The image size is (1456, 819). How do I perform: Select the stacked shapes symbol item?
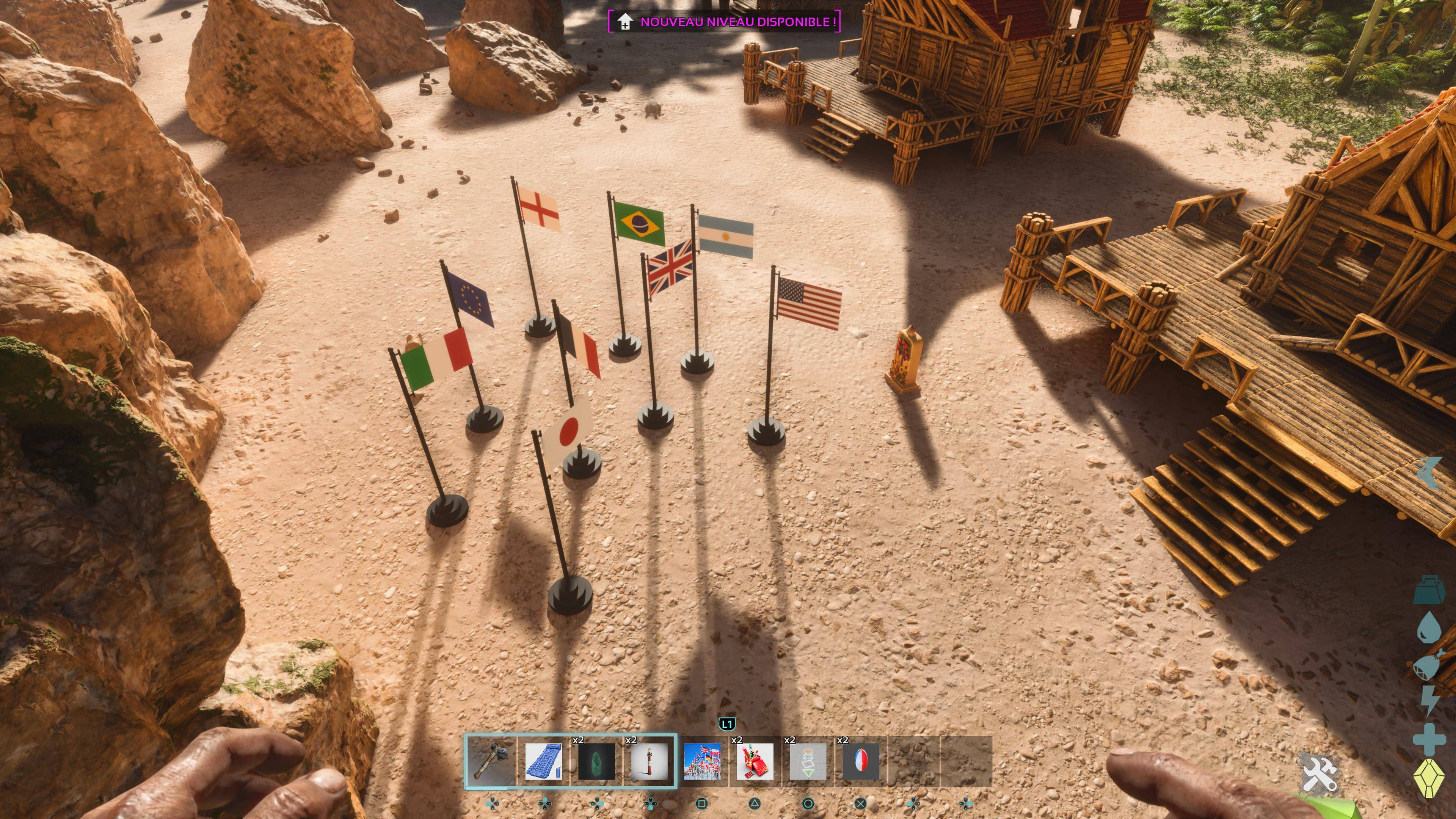pyautogui.click(x=808, y=761)
